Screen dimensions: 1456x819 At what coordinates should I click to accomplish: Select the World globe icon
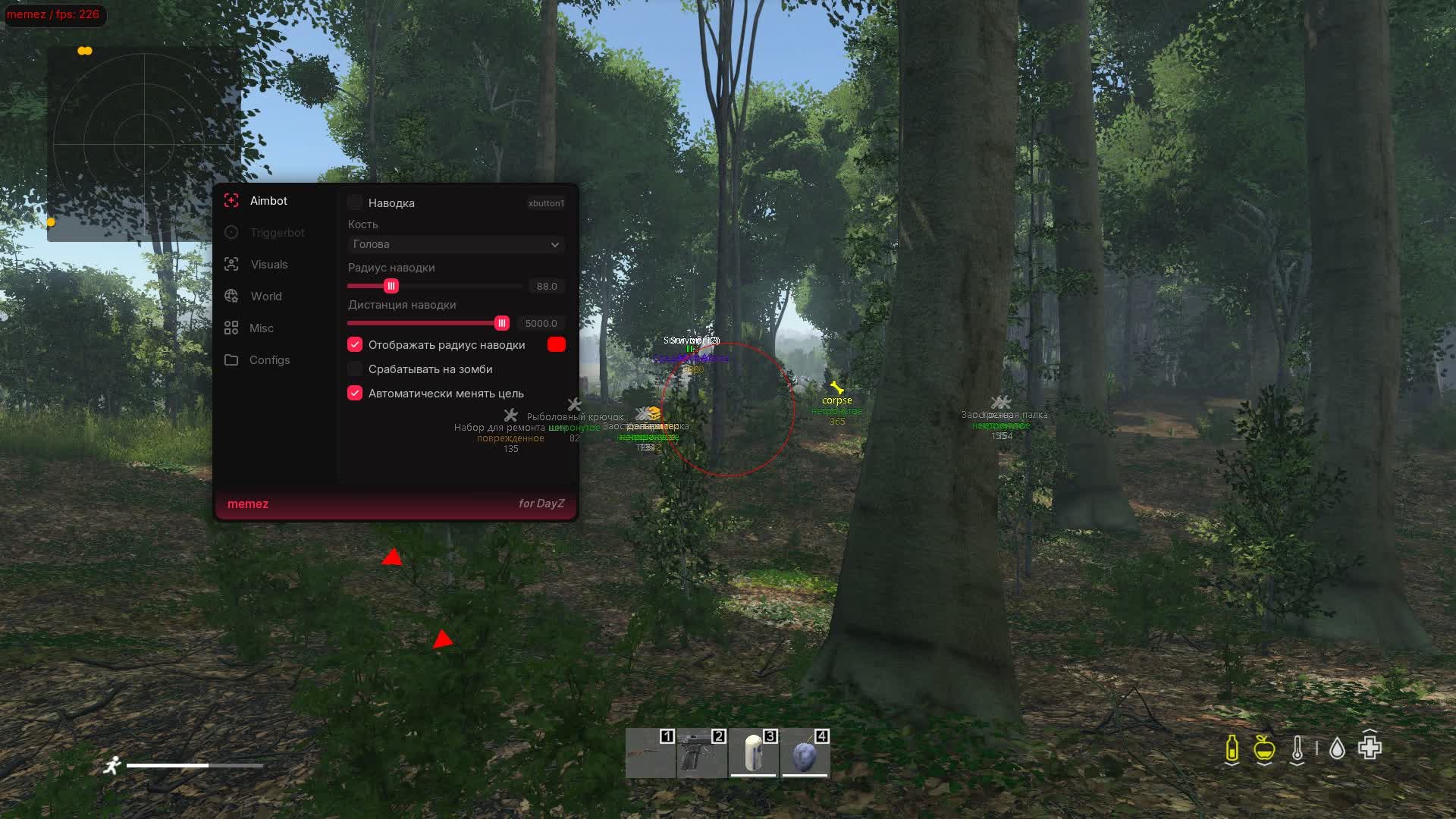click(x=232, y=296)
